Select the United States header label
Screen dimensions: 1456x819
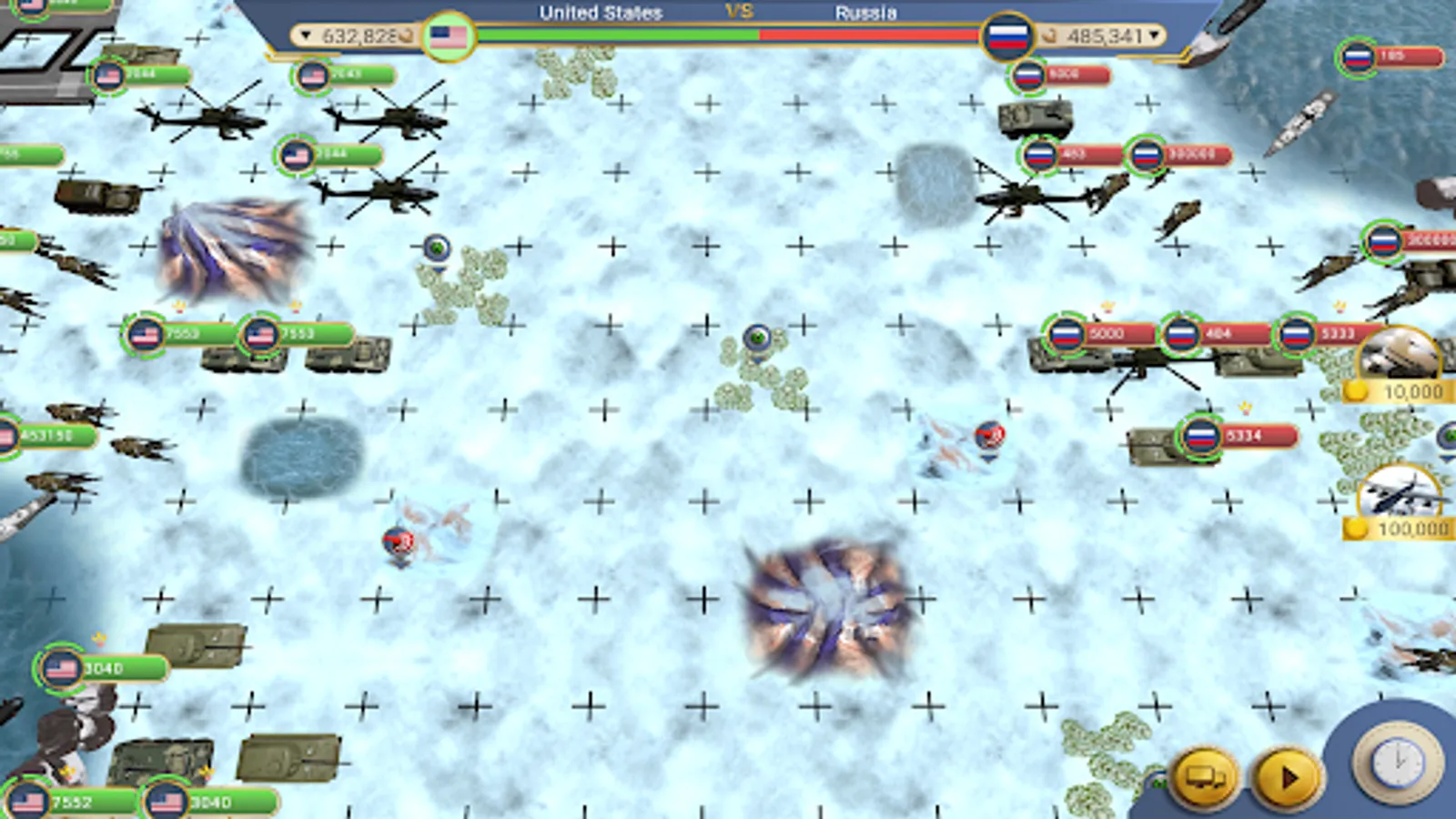[599, 12]
